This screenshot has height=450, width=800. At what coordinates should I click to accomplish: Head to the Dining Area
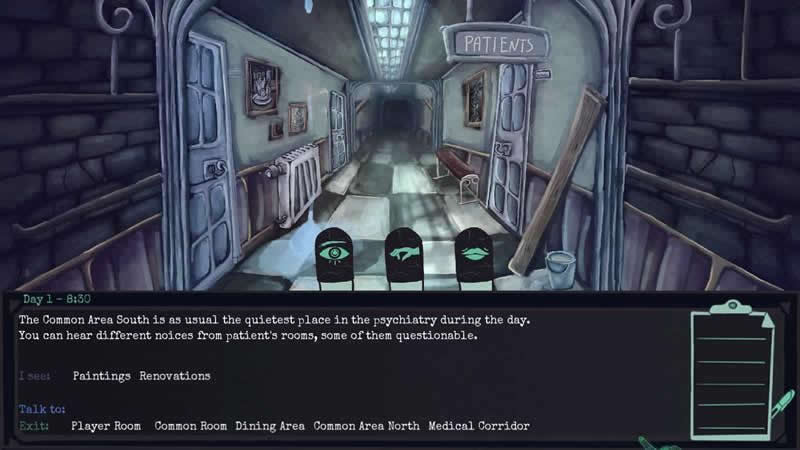point(270,426)
